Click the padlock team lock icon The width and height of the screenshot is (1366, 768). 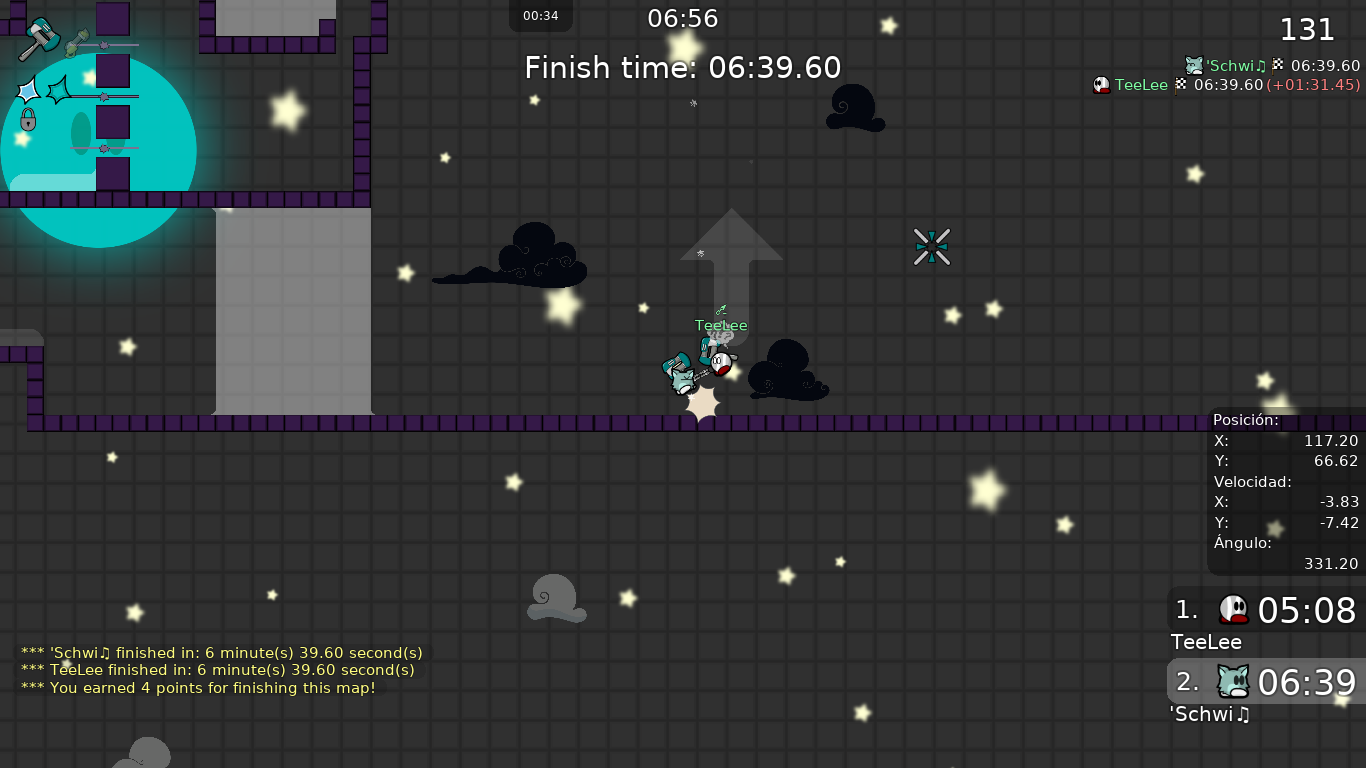pyautogui.click(x=28, y=120)
